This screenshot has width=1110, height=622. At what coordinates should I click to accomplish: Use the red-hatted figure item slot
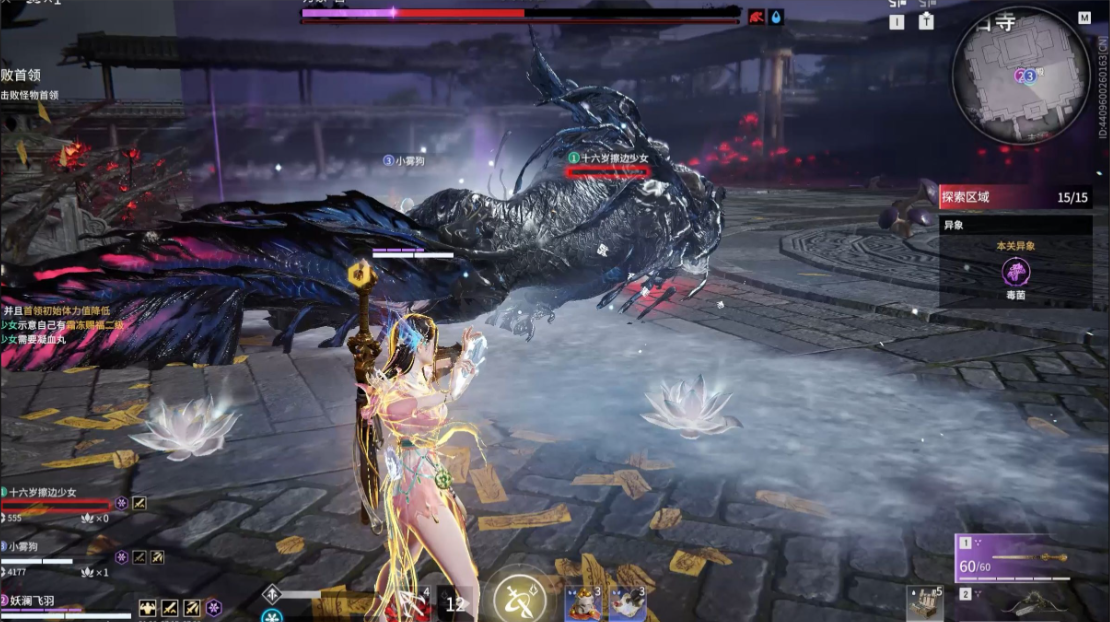pos(582,603)
